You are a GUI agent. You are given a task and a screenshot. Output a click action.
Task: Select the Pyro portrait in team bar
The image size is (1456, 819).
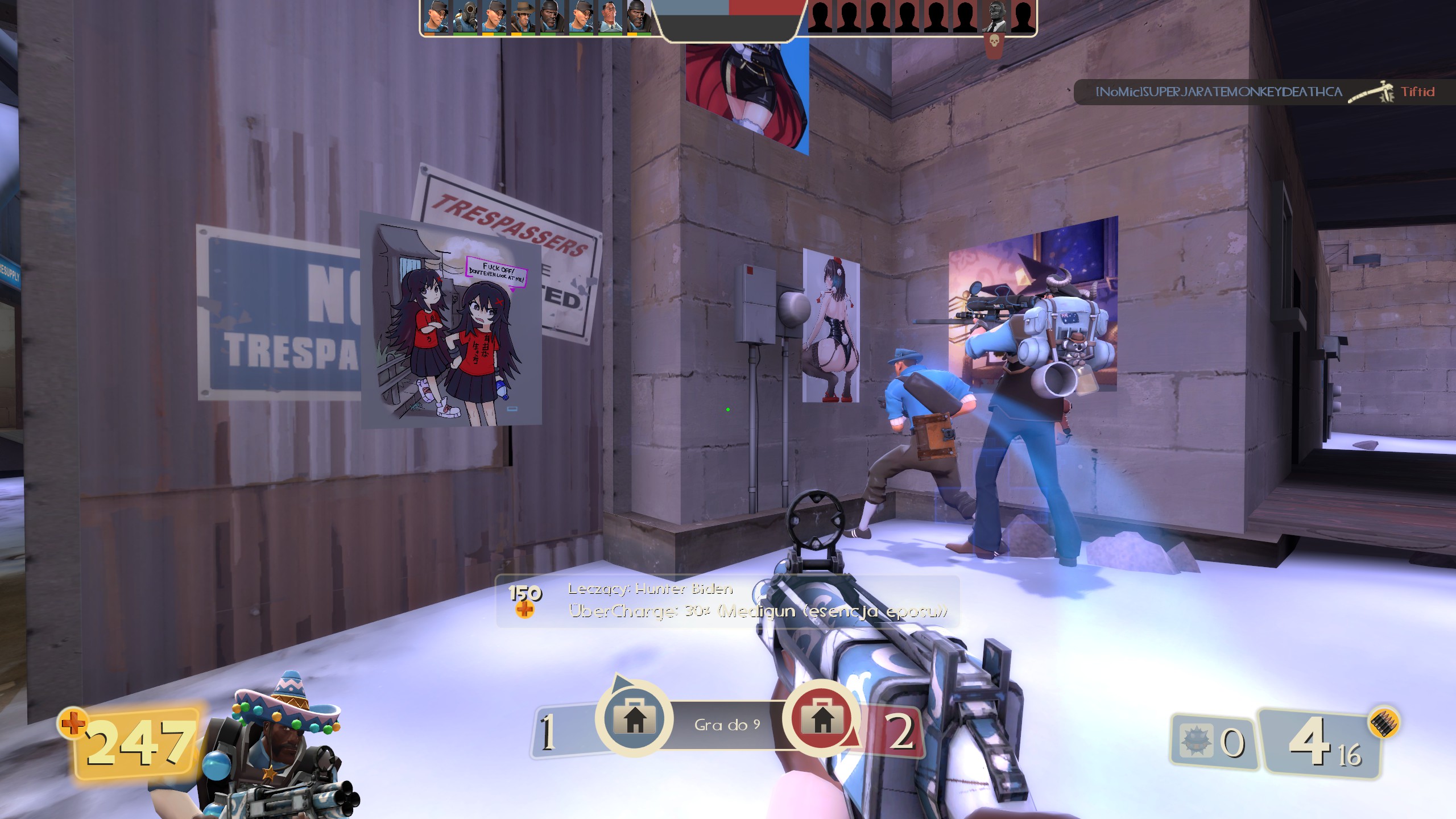coord(465,17)
